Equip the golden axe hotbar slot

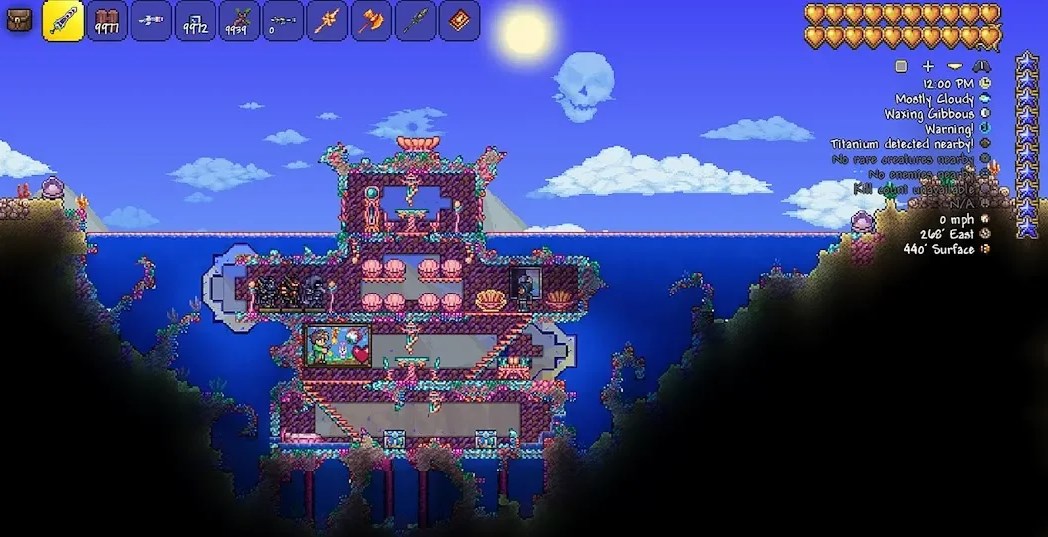(371, 21)
